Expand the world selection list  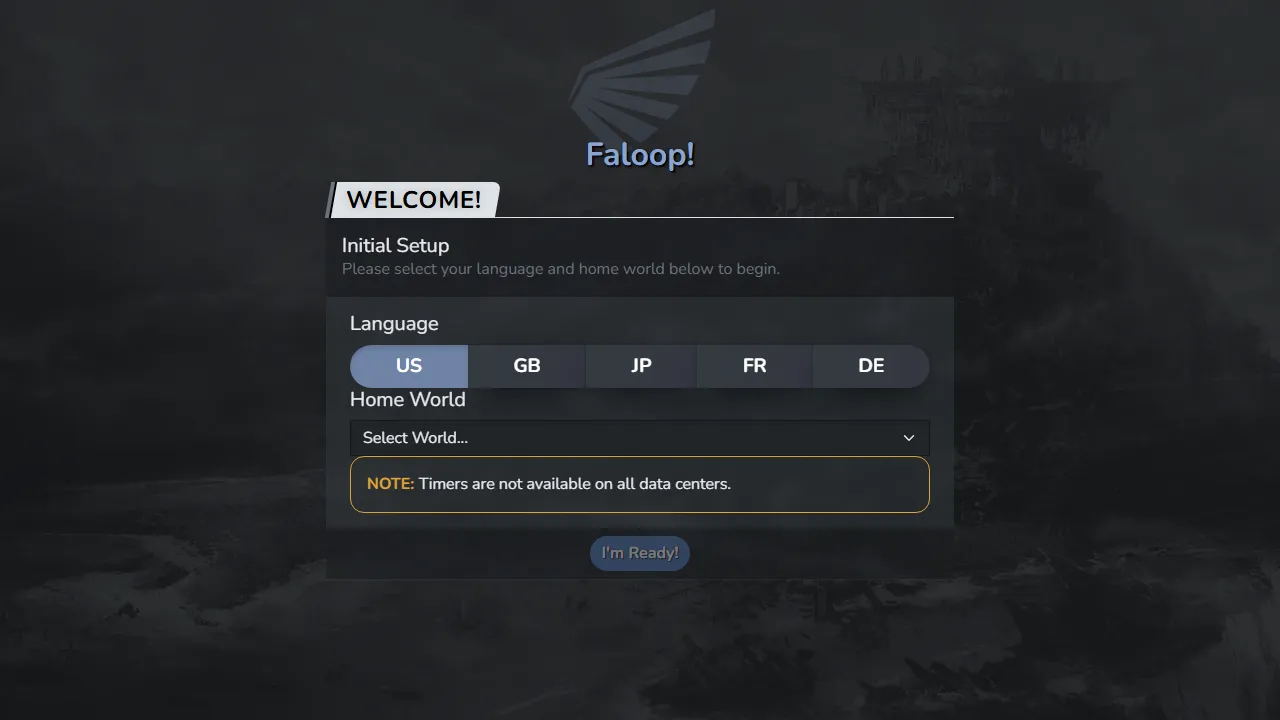pos(640,438)
